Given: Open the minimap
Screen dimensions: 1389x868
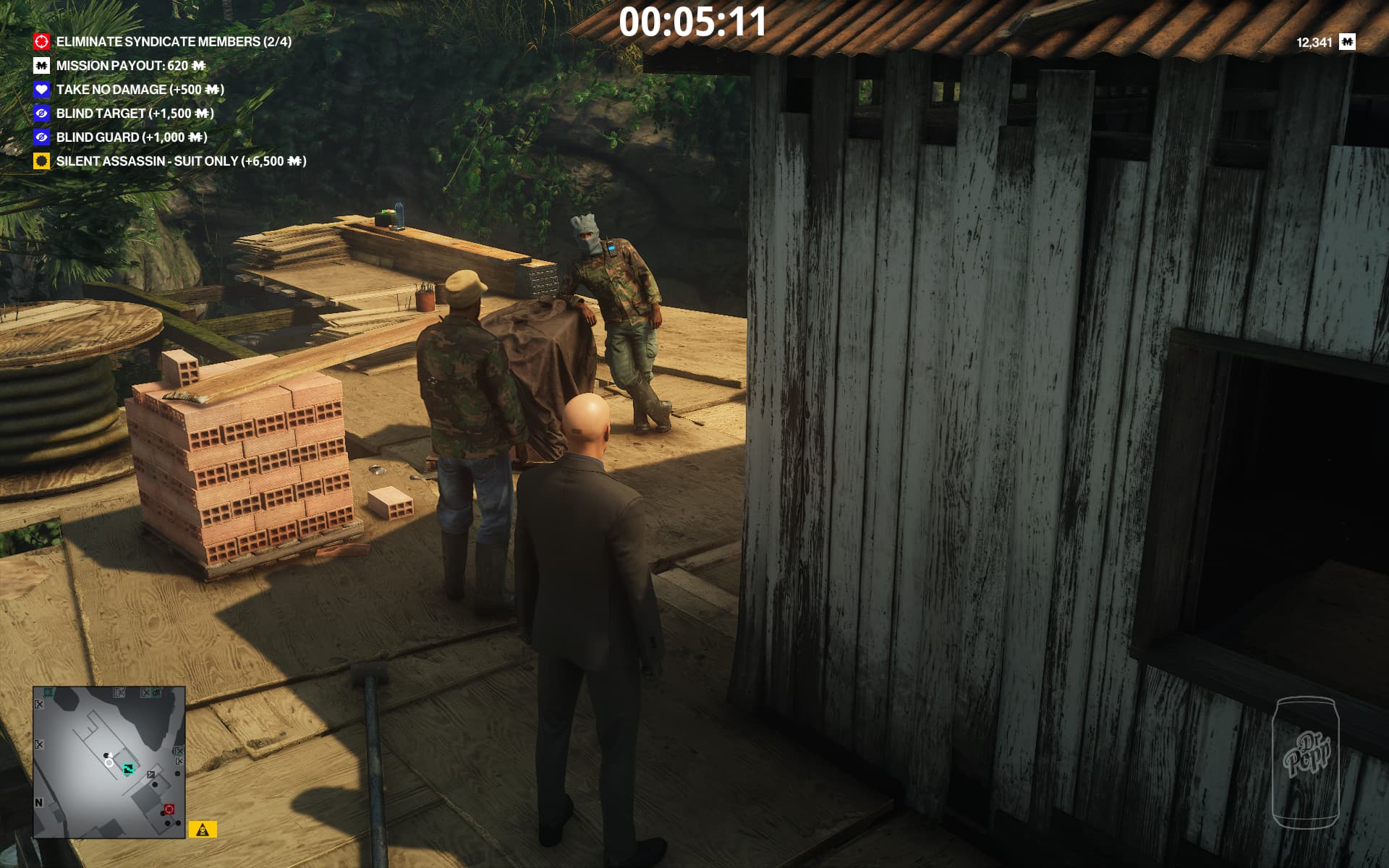Looking at the screenshot, I should pyautogui.click(x=109, y=762).
